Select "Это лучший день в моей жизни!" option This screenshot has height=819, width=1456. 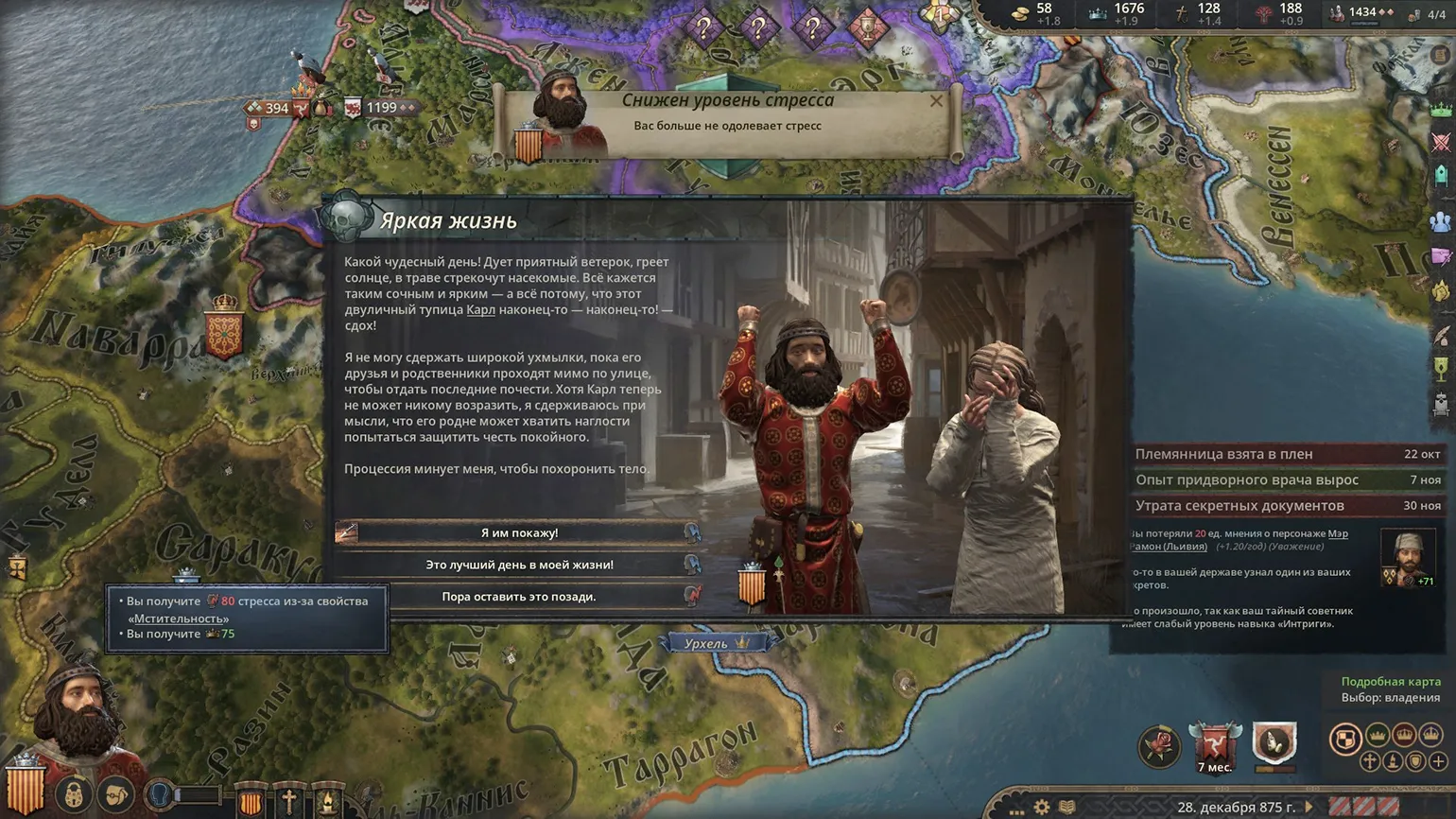tap(519, 565)
